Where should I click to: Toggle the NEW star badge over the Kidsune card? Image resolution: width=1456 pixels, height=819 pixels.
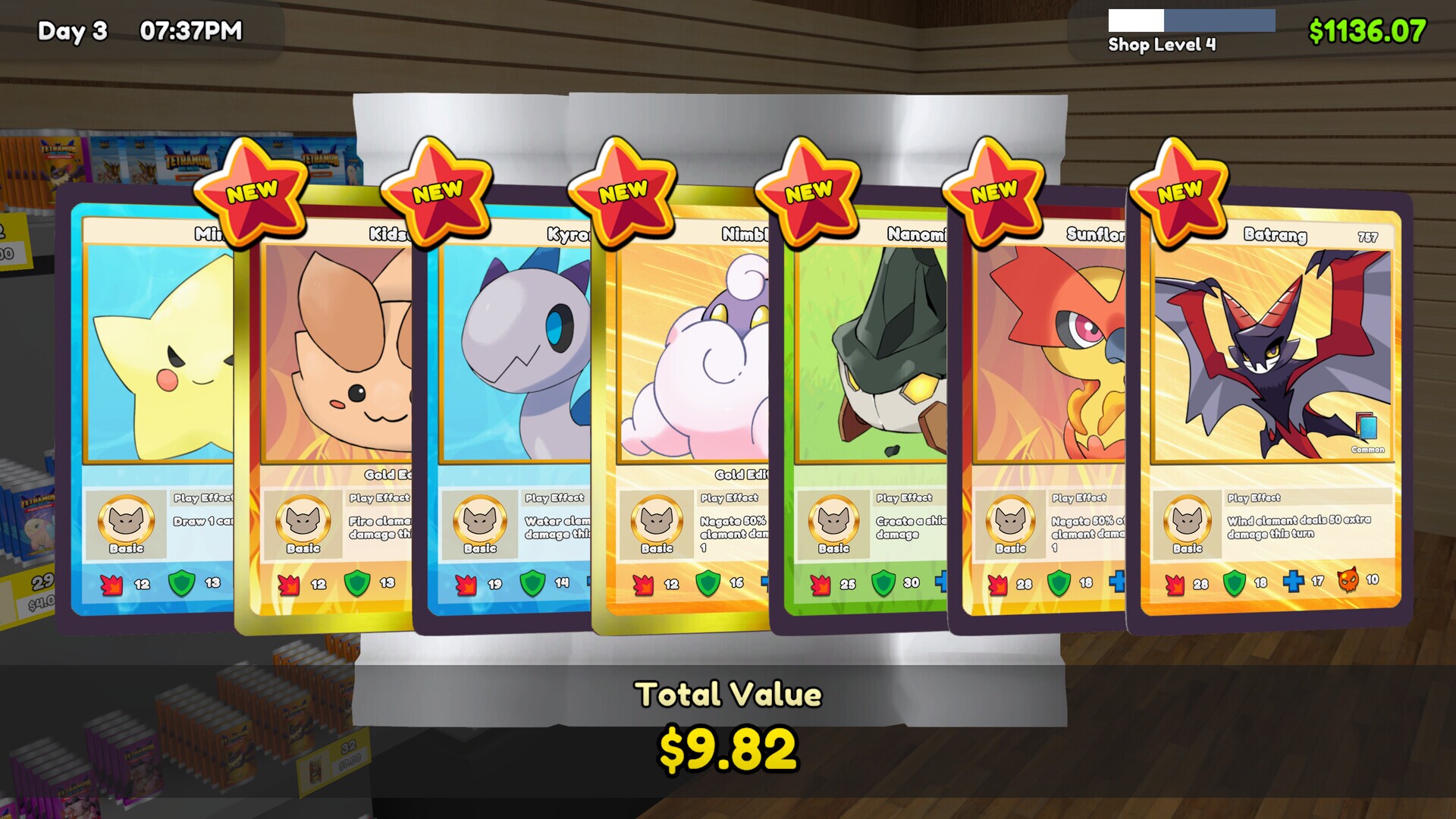pyautogui.click(x=436, y=191)
